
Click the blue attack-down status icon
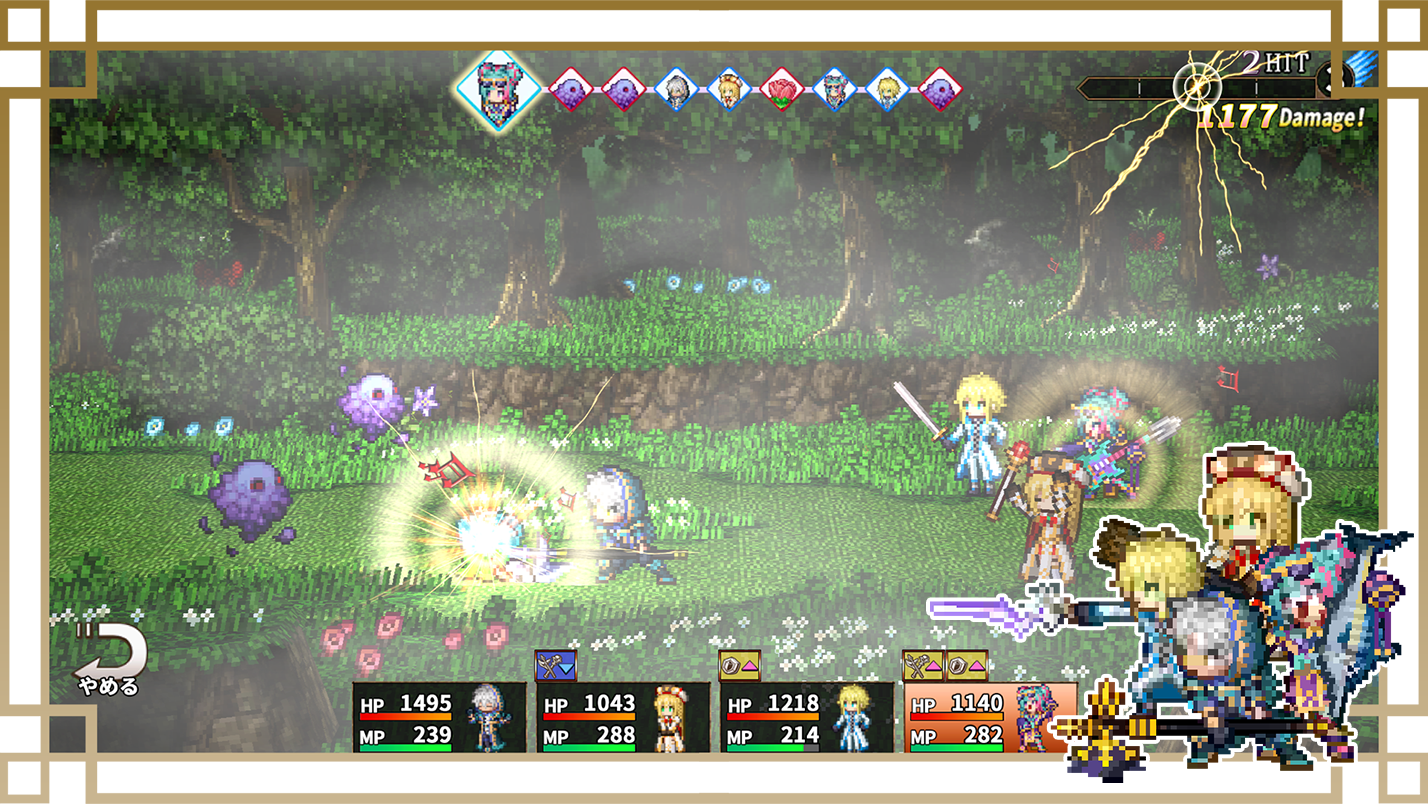click(556, 665)
